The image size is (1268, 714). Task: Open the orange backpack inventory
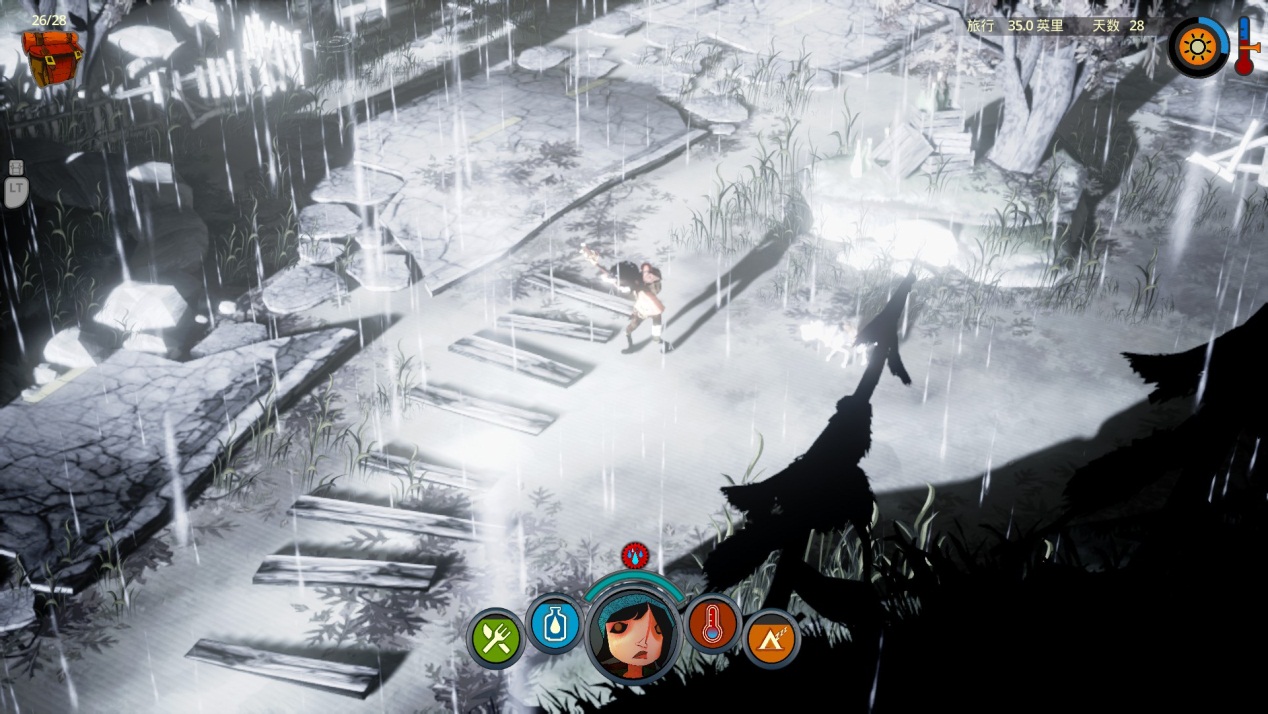tap(52, 57)
